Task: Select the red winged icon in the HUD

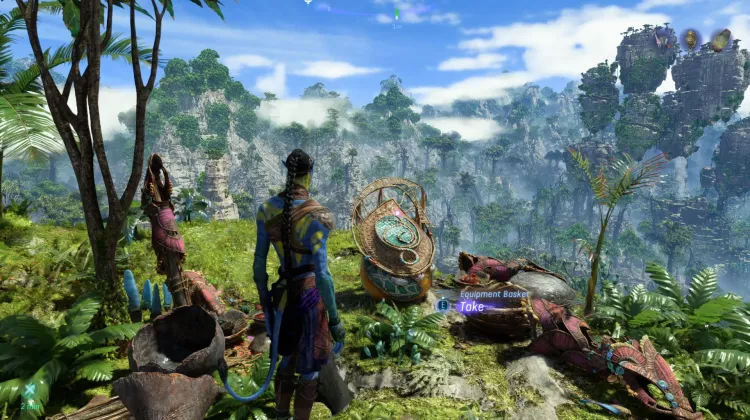Action: pyautogui.click(x=663, y=39)
